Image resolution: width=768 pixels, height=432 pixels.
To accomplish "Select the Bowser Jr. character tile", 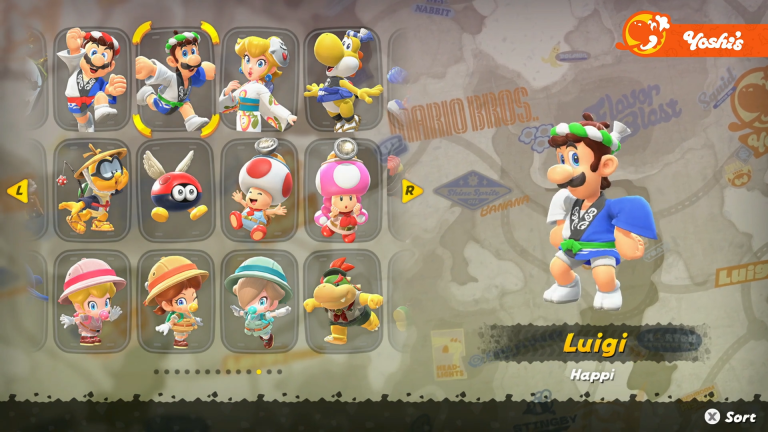I will click(344, 301).
